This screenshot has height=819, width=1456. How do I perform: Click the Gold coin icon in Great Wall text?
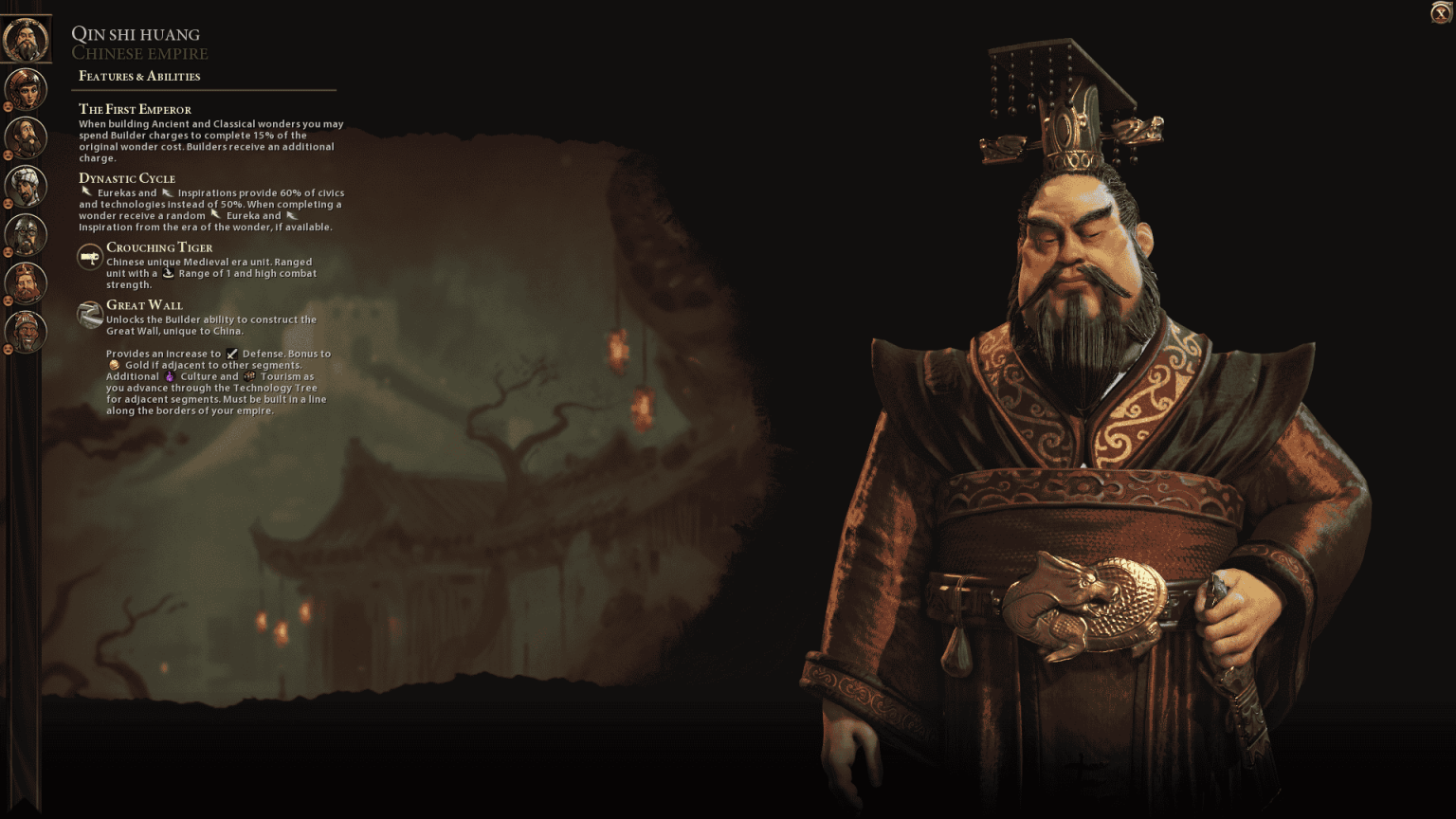click(114, 365)
